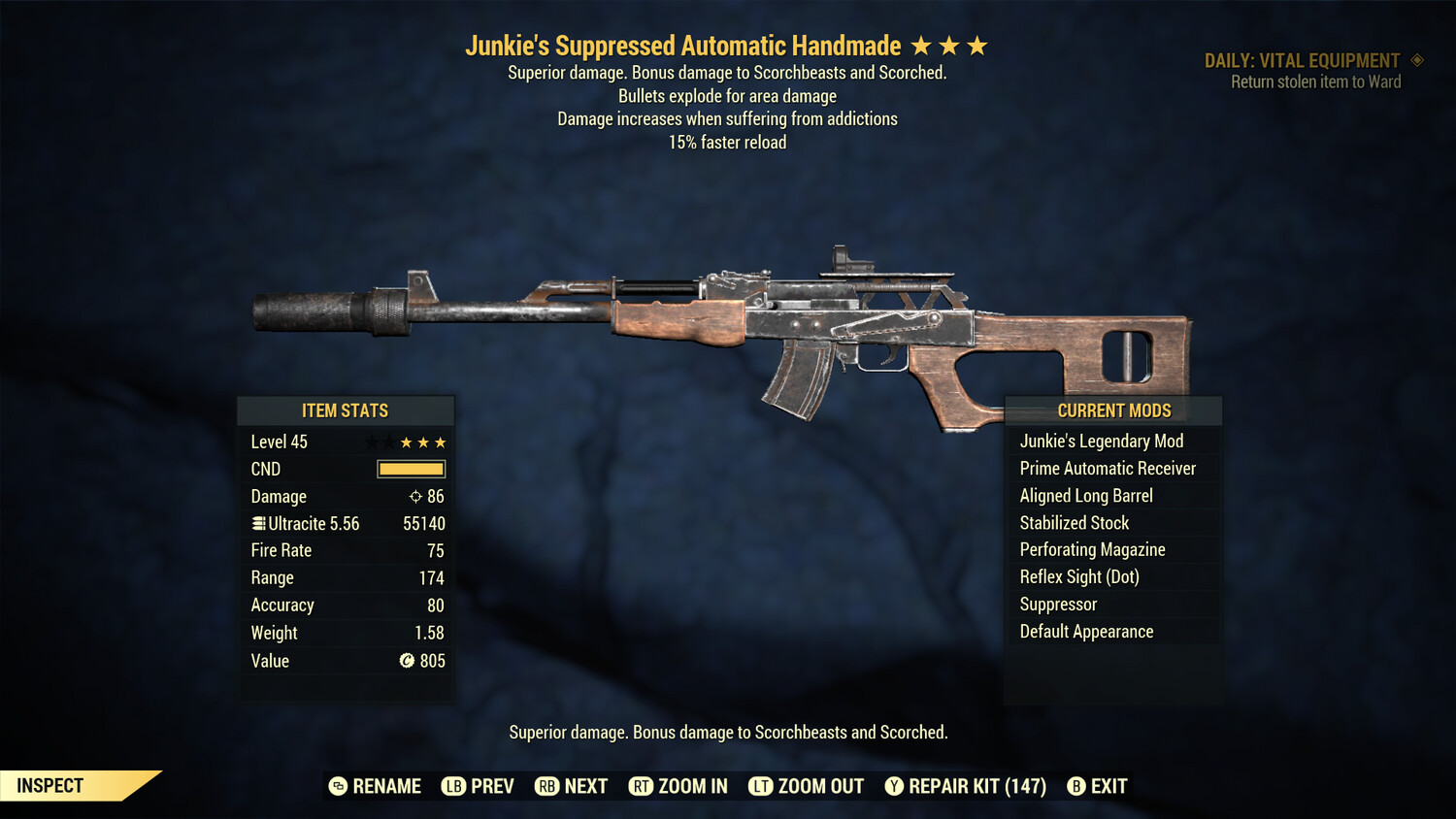The width and height of the screenshot is (1456, 819).
Task: Toggle the last star in the Level 45 rating
Action: (x=442, y=442)
